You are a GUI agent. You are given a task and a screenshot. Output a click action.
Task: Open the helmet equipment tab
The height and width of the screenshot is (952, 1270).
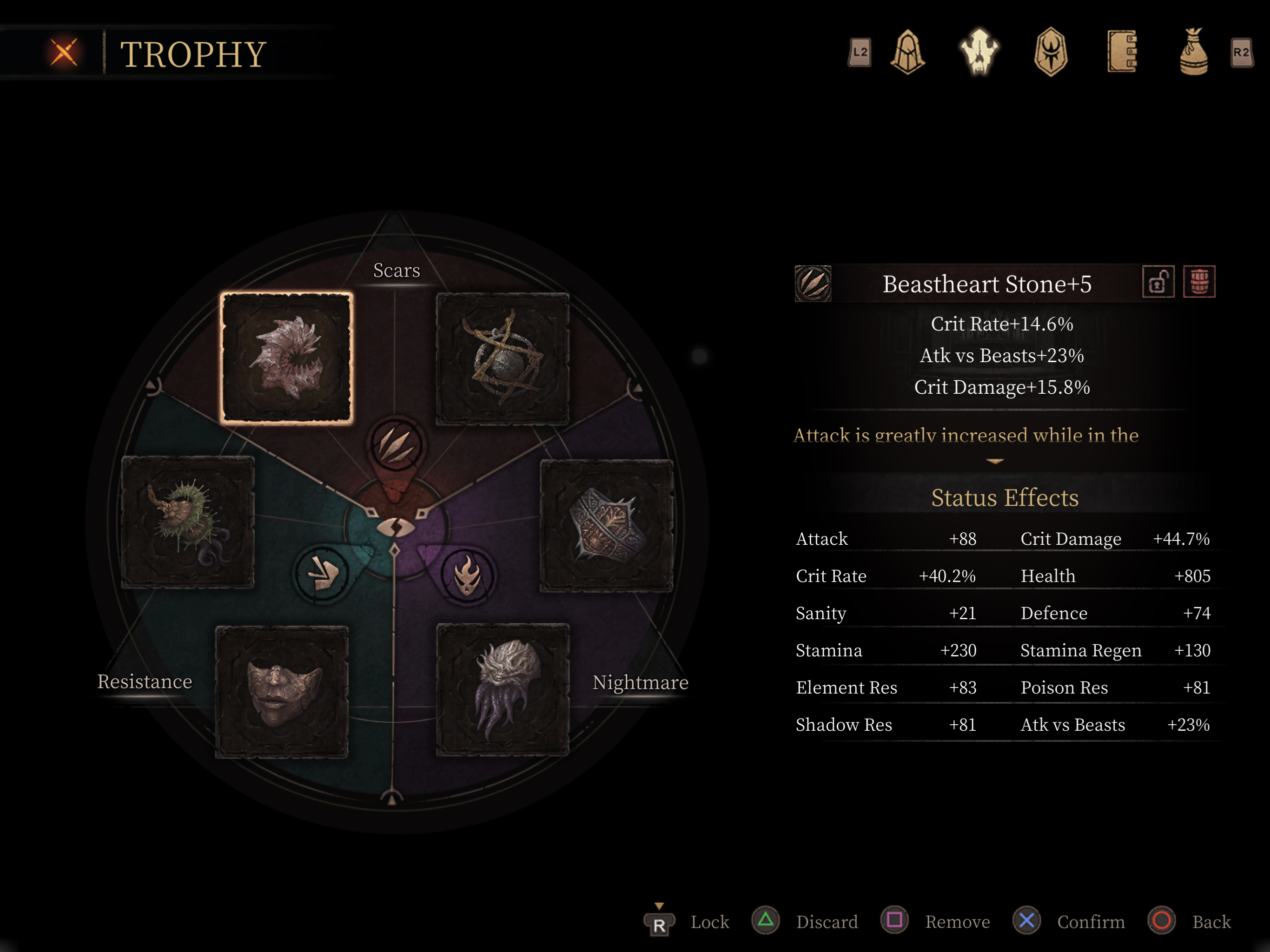[907, 52]
